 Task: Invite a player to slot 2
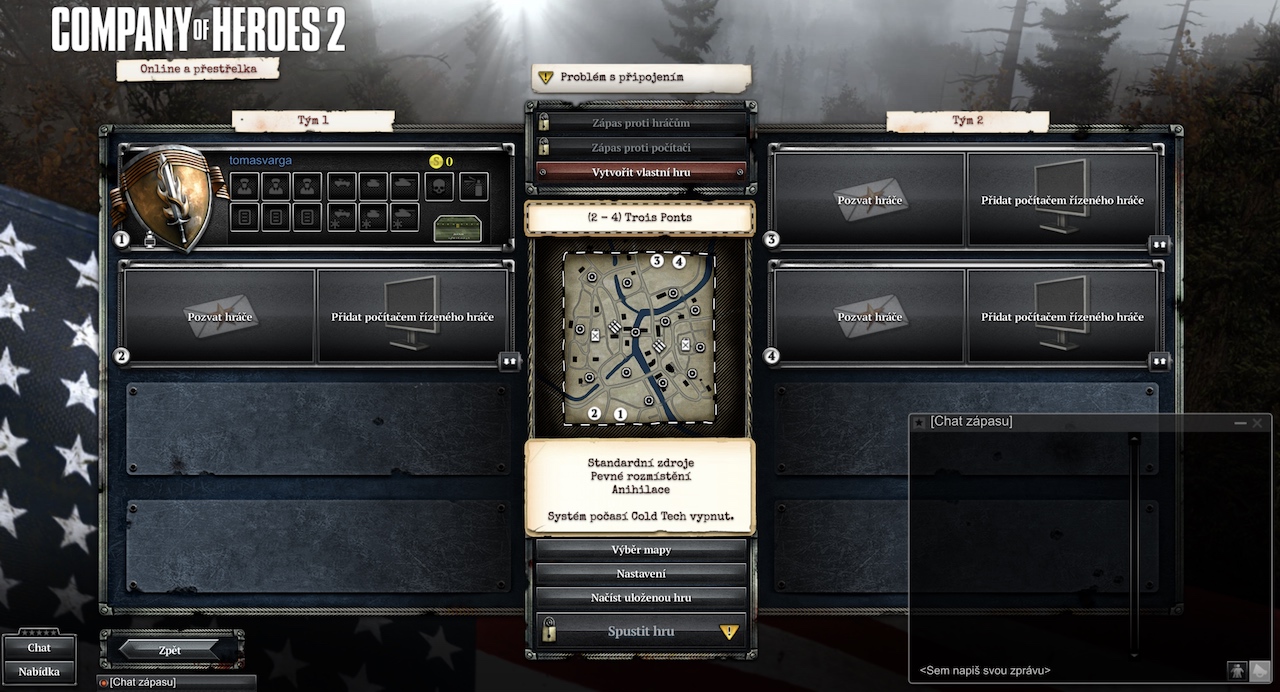[220, 317]
